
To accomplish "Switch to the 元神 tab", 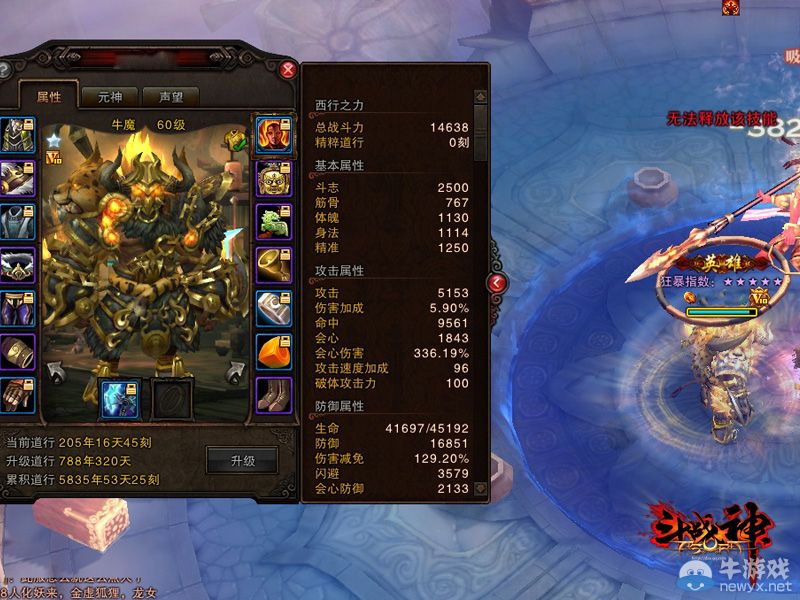I will click(109, 97).
